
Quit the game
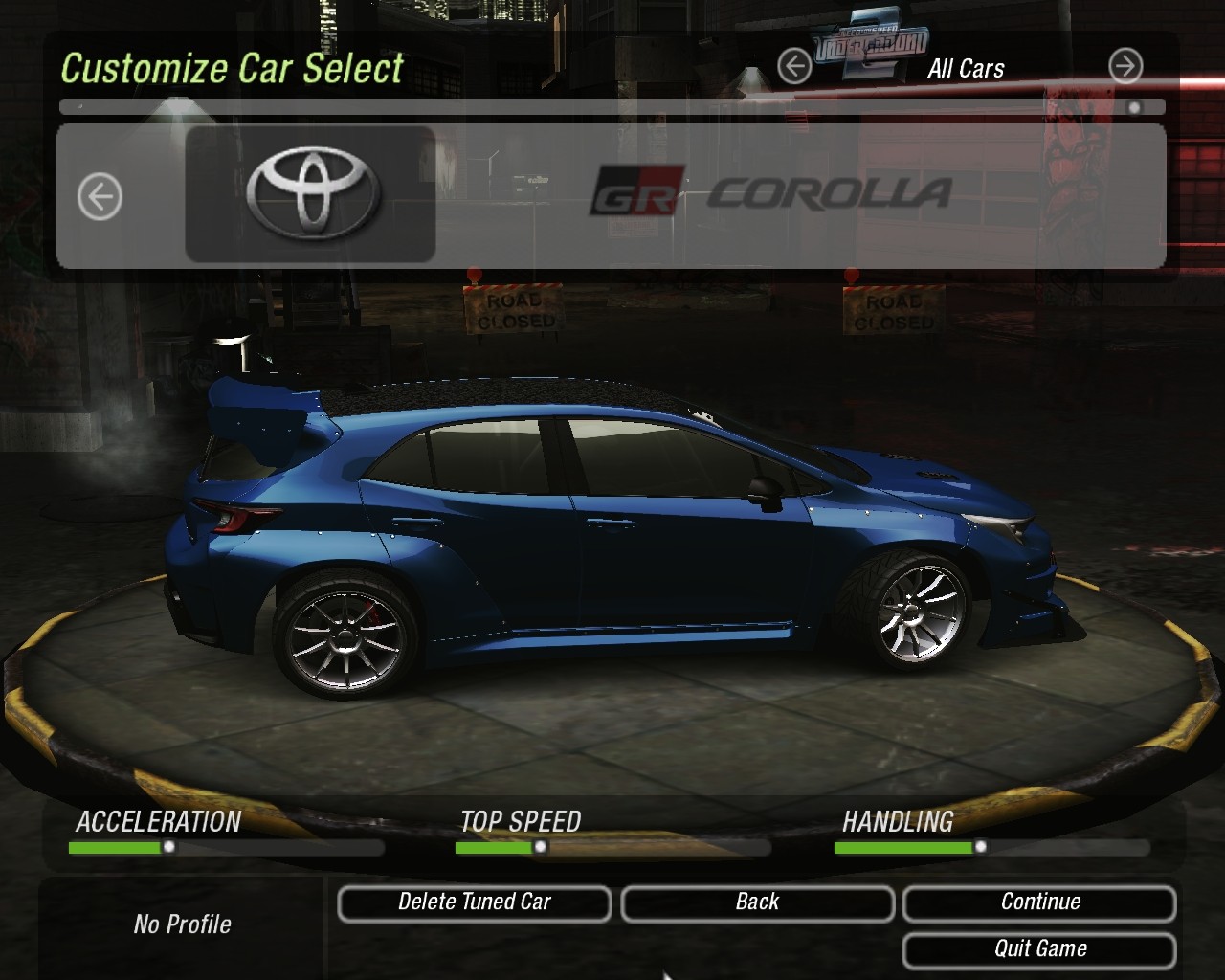[x=1039, y=949]
